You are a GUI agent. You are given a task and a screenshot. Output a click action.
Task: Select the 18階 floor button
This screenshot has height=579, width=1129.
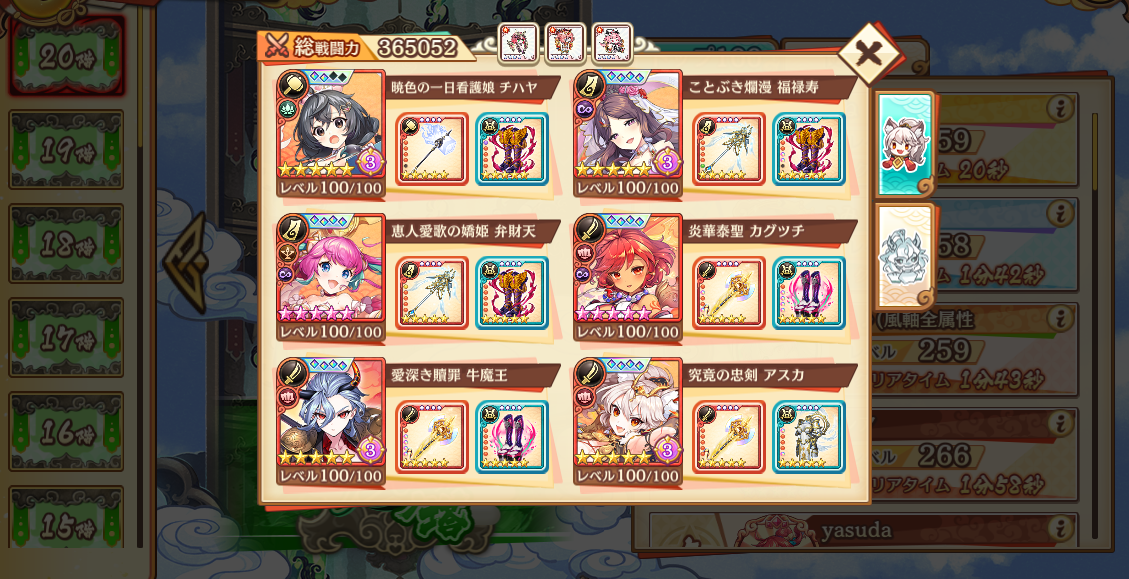pos(66,244)
